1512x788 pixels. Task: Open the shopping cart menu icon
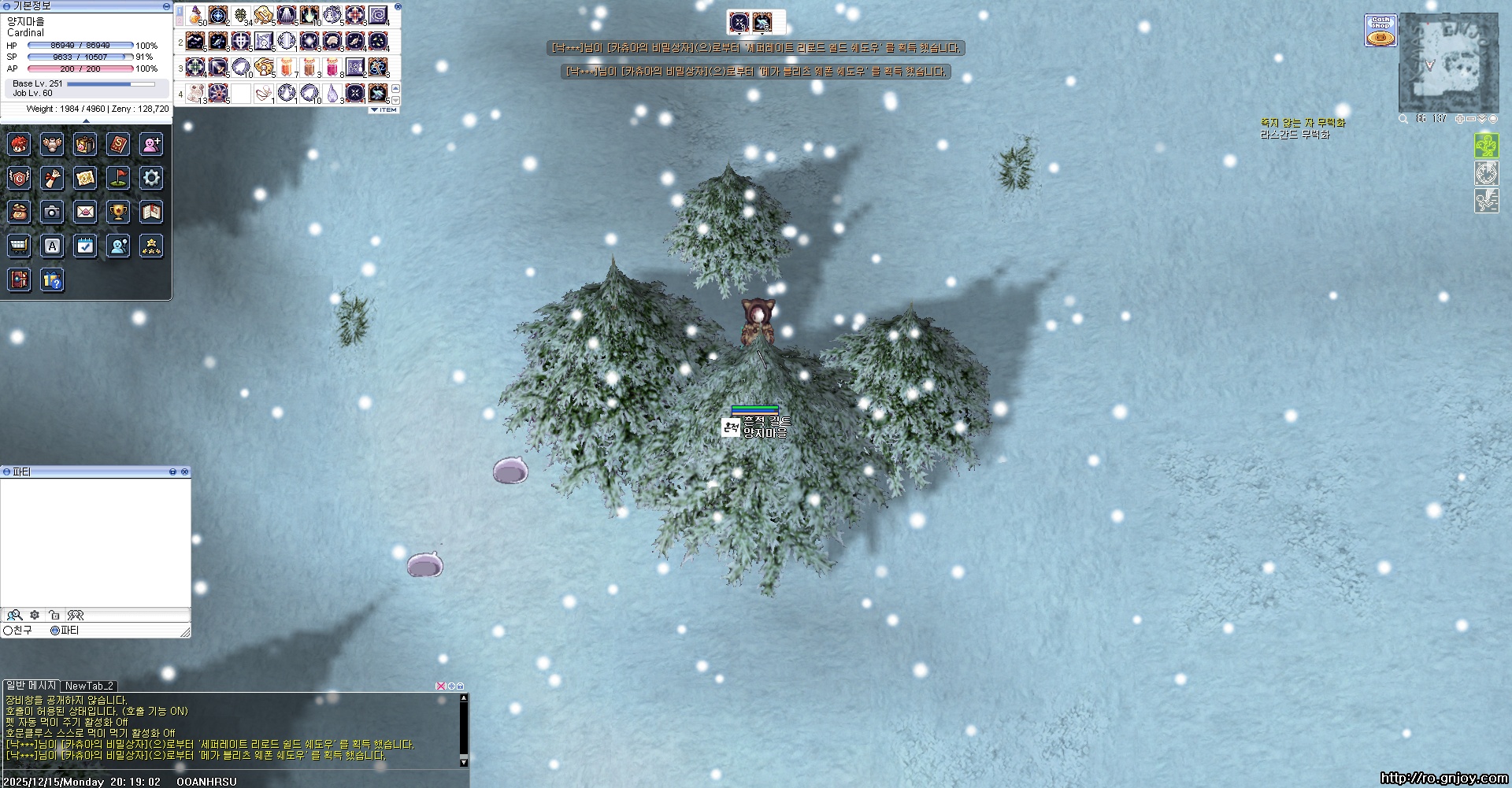click(19, 246)
